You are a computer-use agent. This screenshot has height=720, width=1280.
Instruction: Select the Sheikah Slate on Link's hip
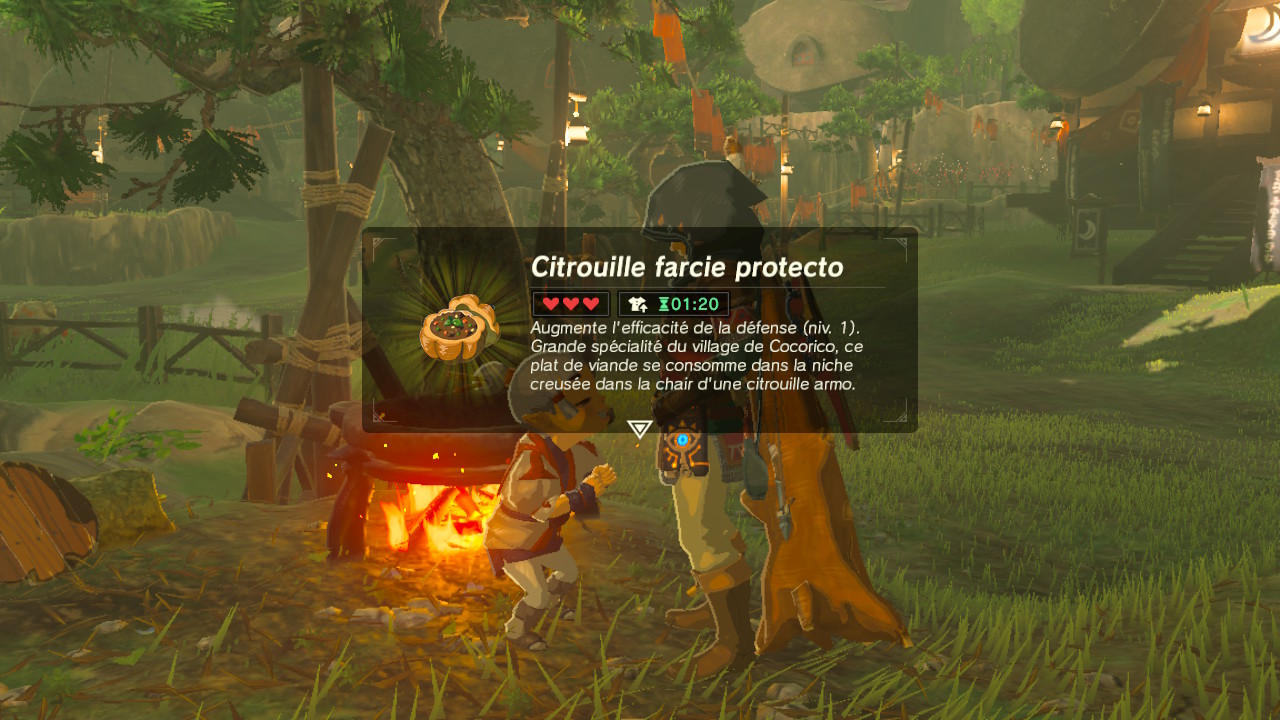pos(684,441)
